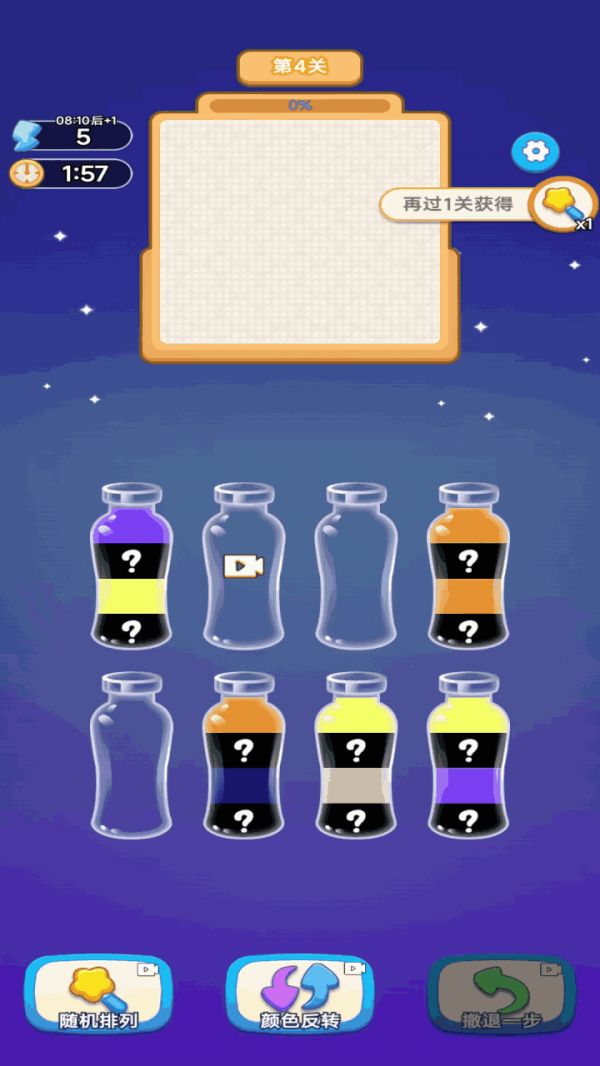Choose the bottle with orange top and navy layer
The height and width of the screenshot is (1066, 600).
point(244,756)
